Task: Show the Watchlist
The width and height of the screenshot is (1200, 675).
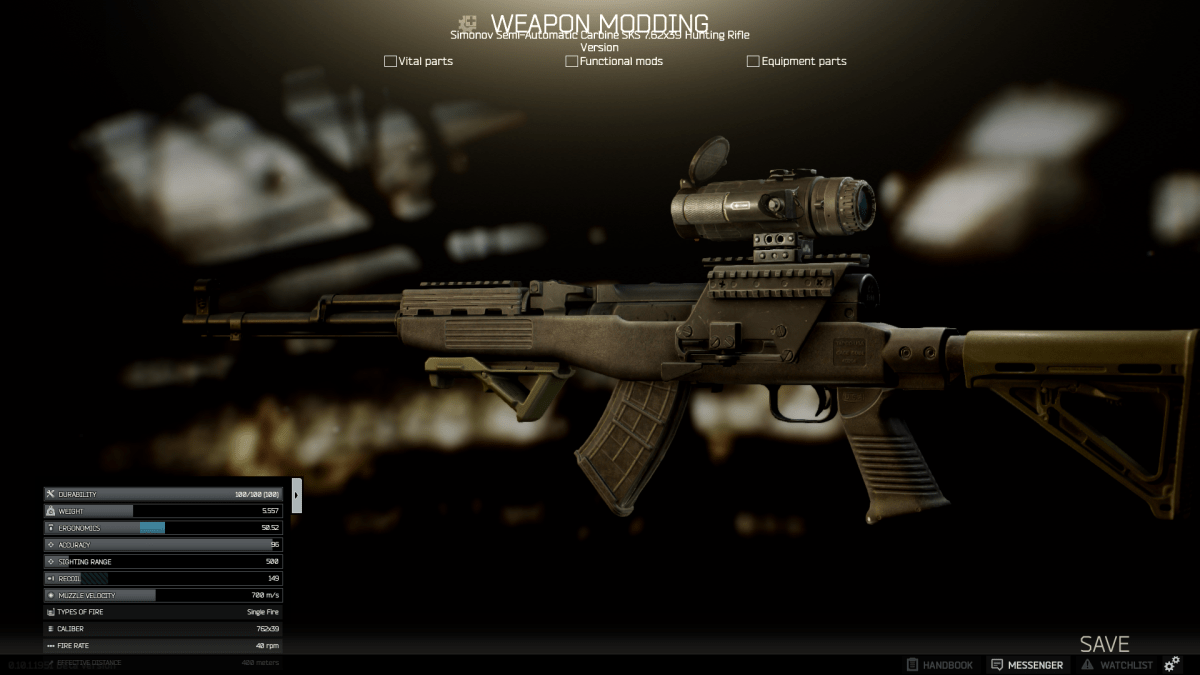Action: pyautogui.click(x=1117, y=665)
